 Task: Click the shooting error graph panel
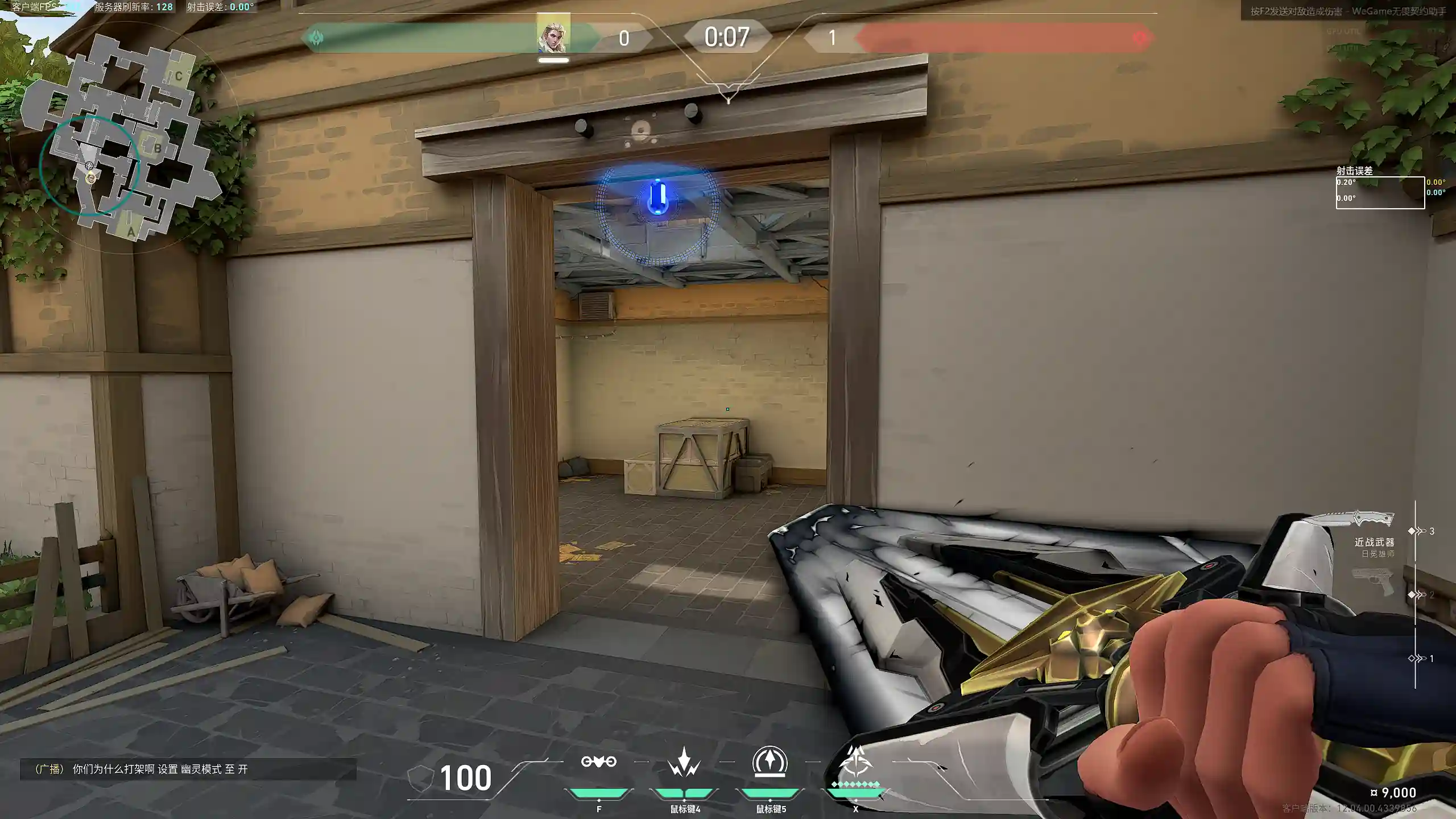(1380, 193)
